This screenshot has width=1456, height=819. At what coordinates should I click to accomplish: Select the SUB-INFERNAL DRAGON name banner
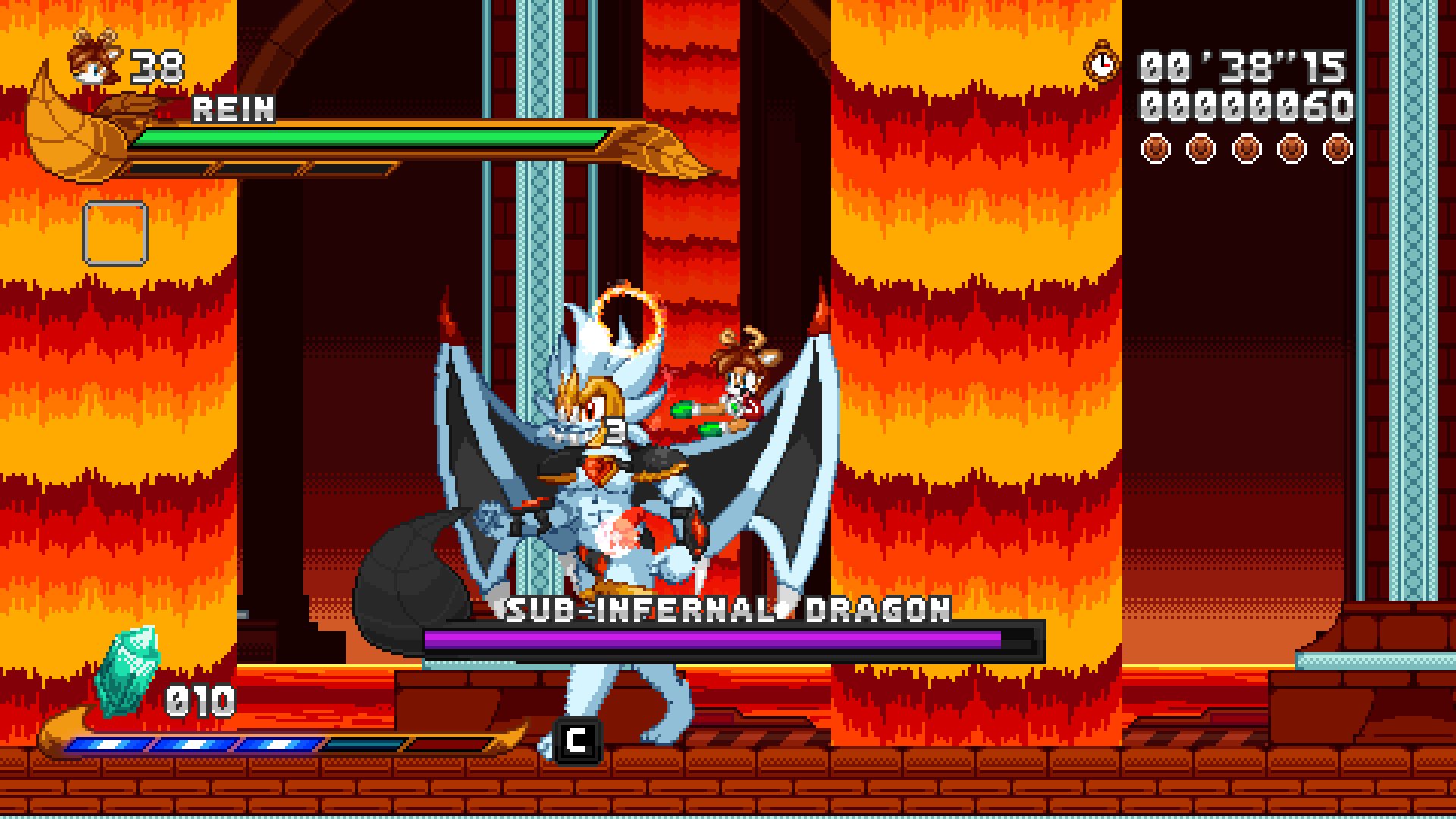[724, 608]
